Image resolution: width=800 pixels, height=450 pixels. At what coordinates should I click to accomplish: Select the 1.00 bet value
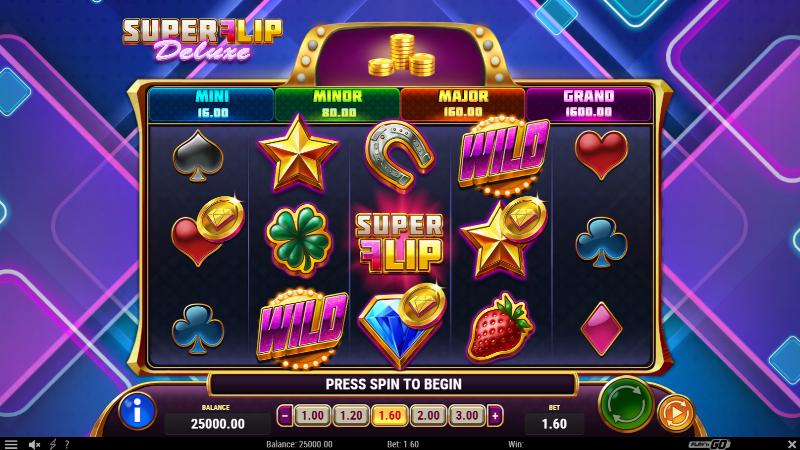pos(313,415)
